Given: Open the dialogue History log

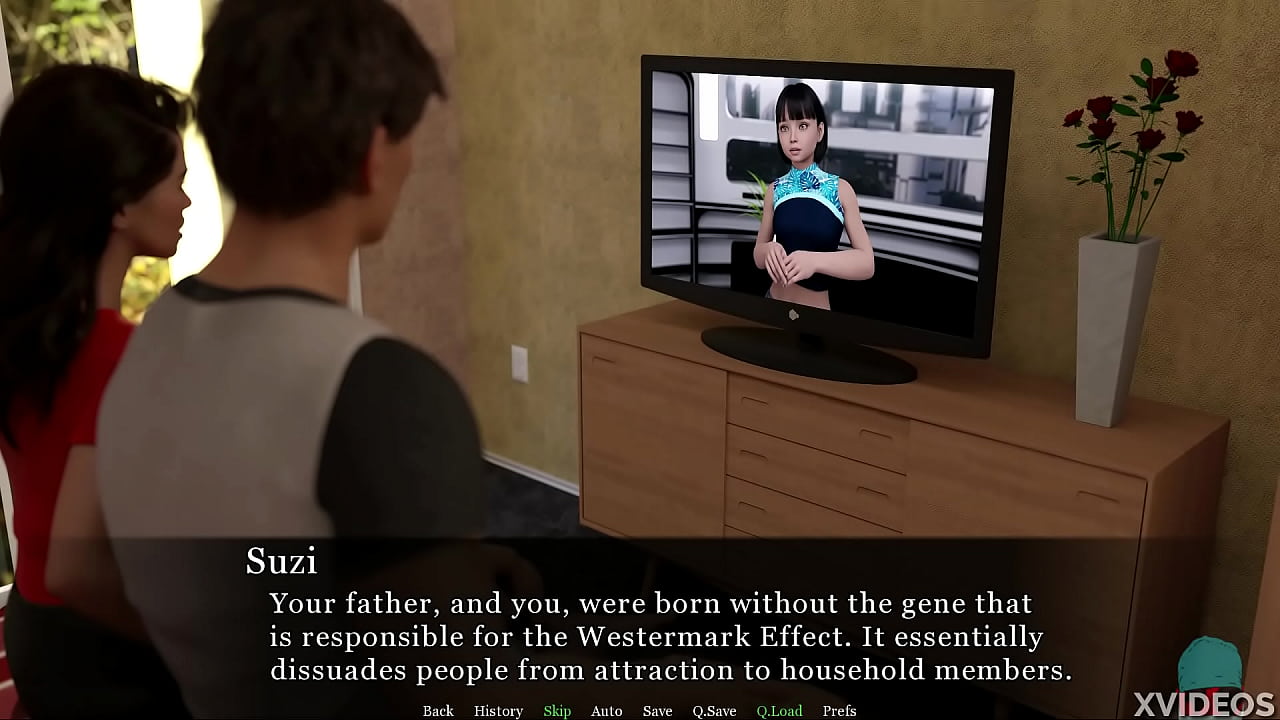Looking at the screenshot, I should coord(498,711).
